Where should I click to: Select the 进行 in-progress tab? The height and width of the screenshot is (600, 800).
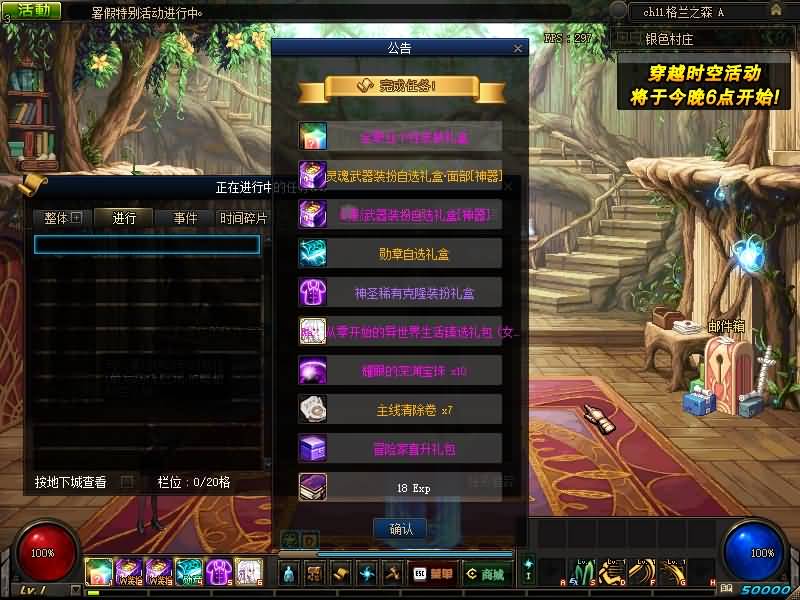point(124,217)
